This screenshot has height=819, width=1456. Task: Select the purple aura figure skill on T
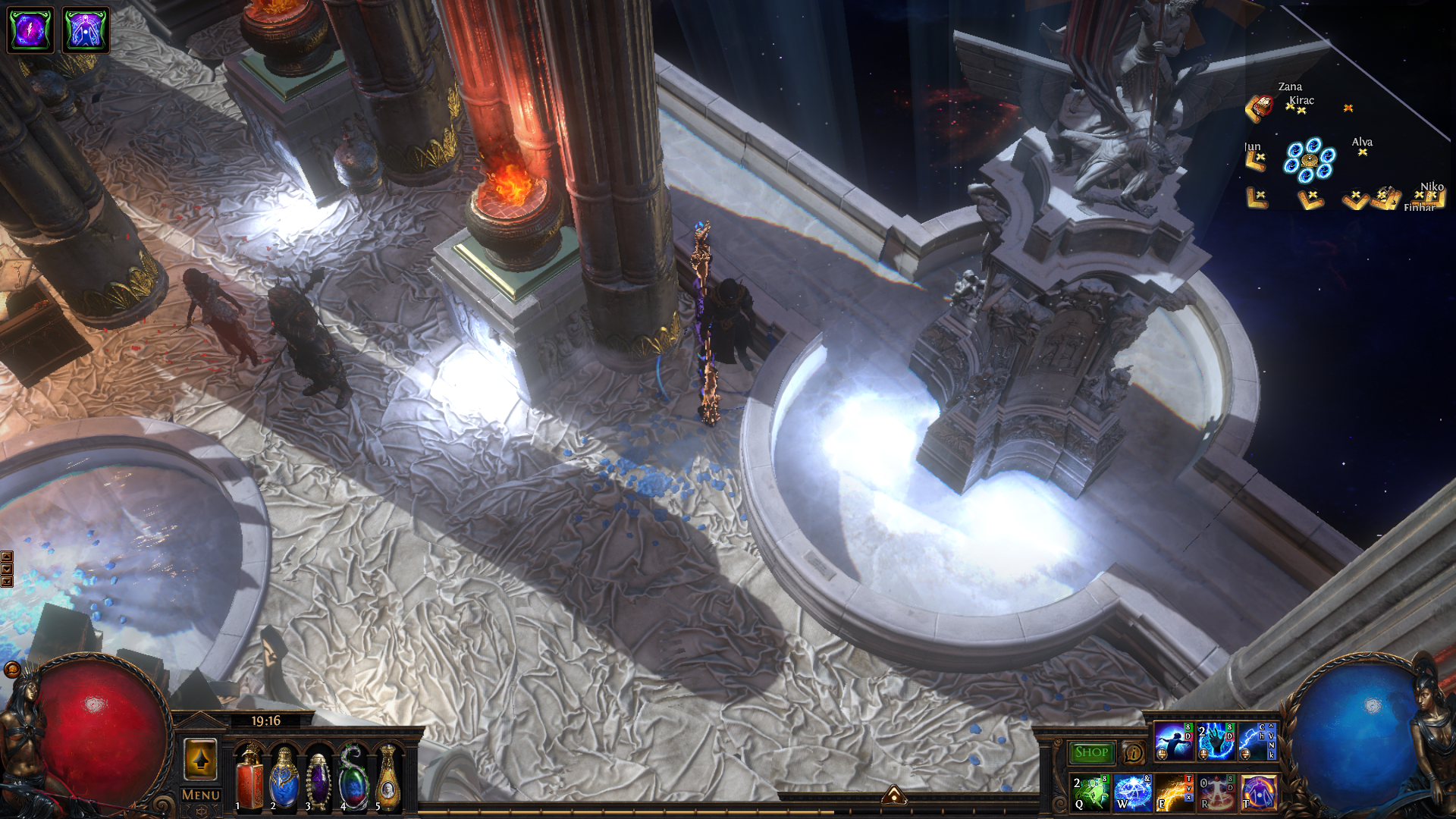coord(1259,792)
